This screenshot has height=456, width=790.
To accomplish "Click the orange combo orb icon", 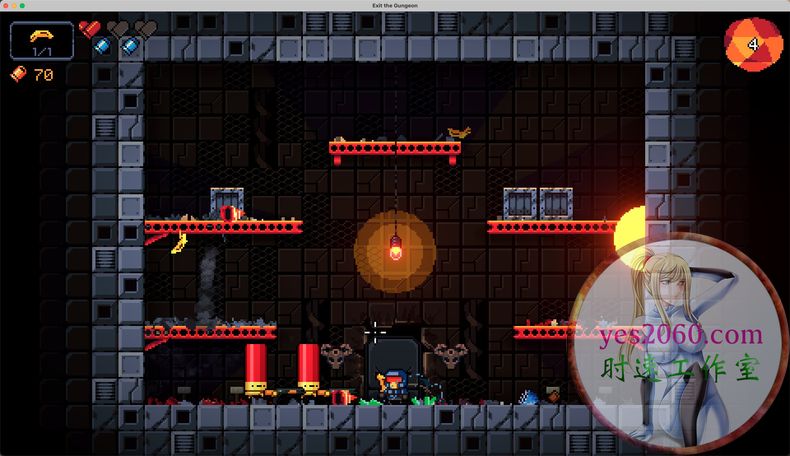I will [750, 43].
